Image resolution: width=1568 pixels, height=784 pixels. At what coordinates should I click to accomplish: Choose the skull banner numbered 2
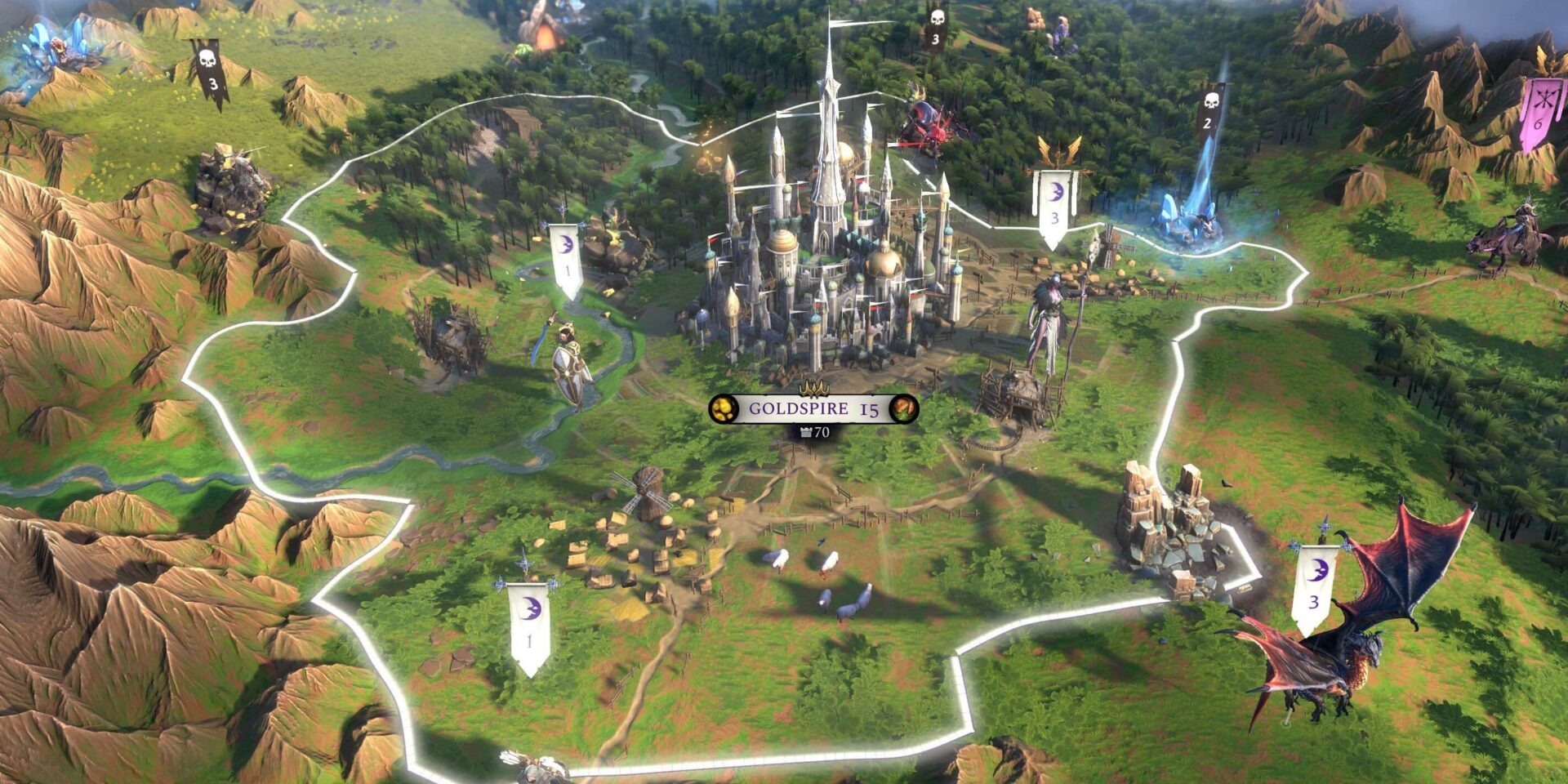(1209, 112)
